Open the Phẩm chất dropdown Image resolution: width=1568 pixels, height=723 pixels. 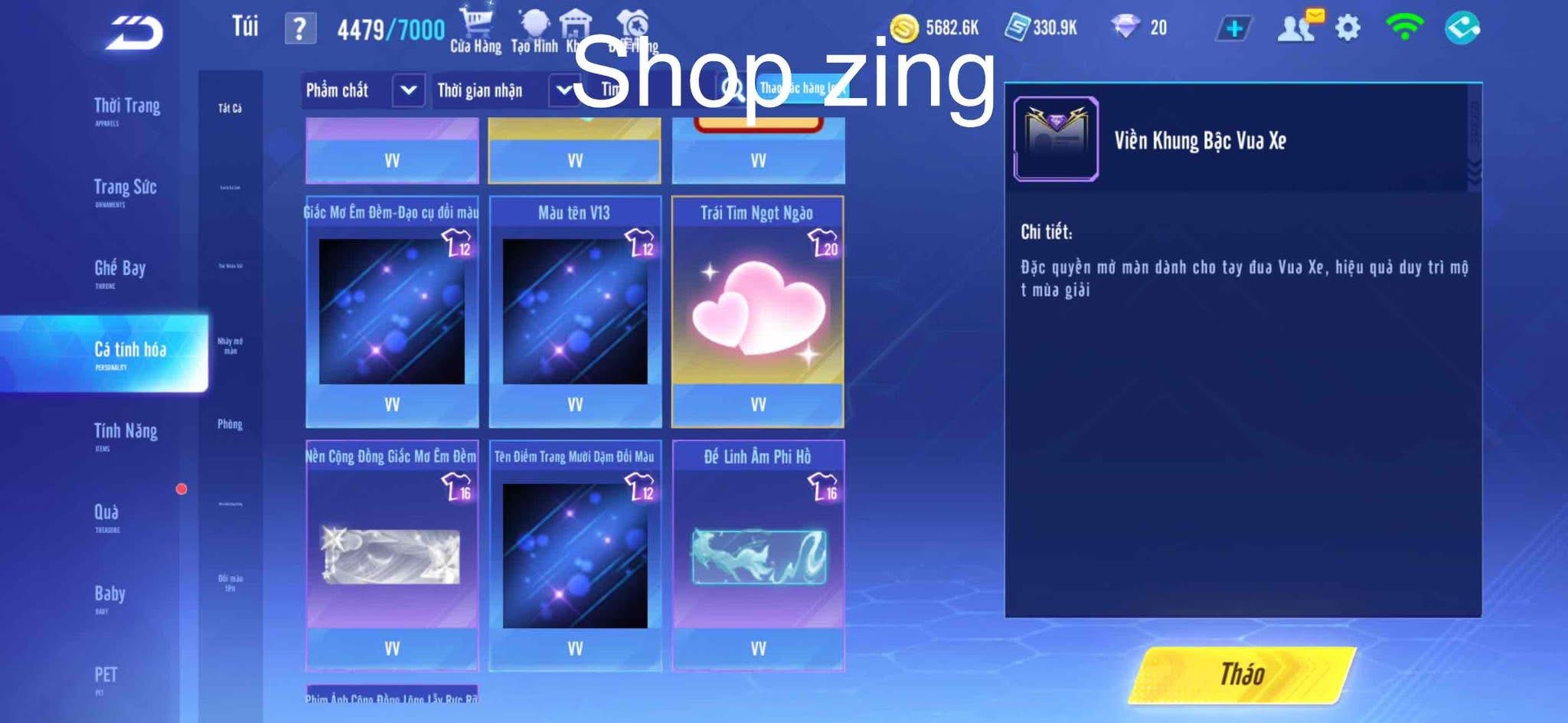tap(360, 90)
